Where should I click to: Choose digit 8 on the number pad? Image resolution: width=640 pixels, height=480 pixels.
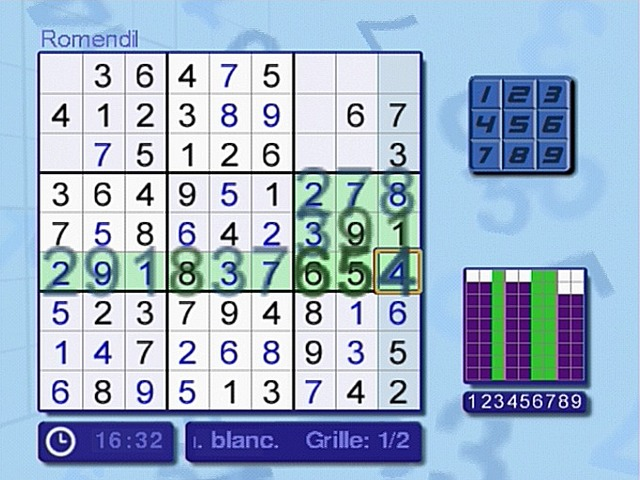pos(517,156)
